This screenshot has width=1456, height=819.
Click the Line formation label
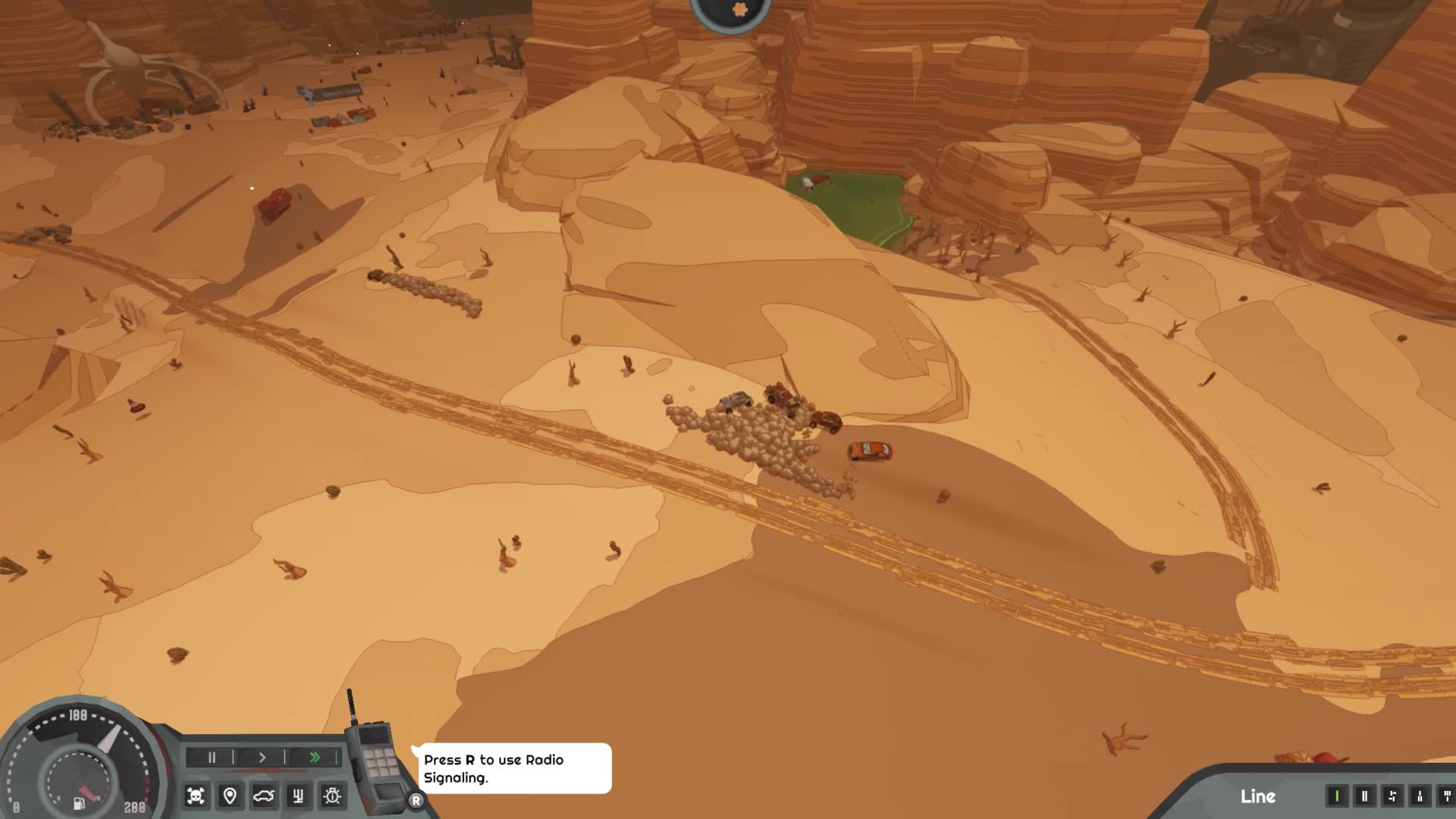coord(1257,798)
